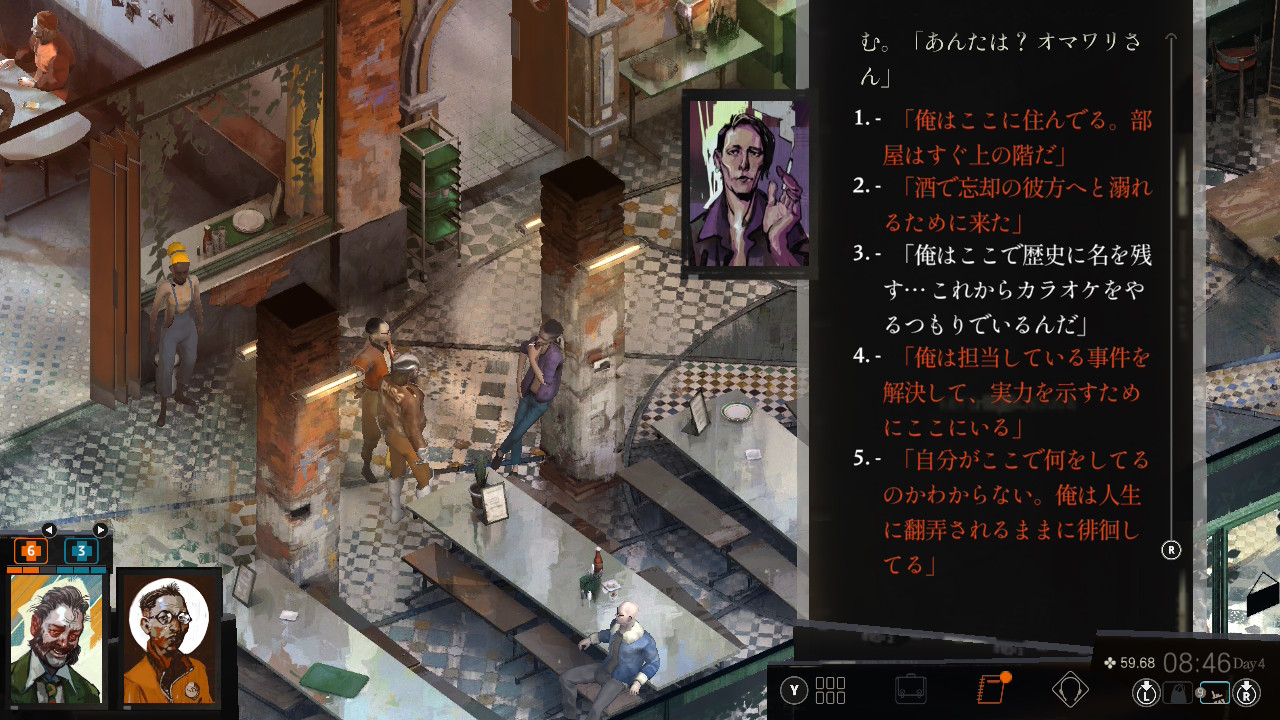Open the Thought Cabinet head icon
The image size is (1280, 720).
pos(1070,690)
